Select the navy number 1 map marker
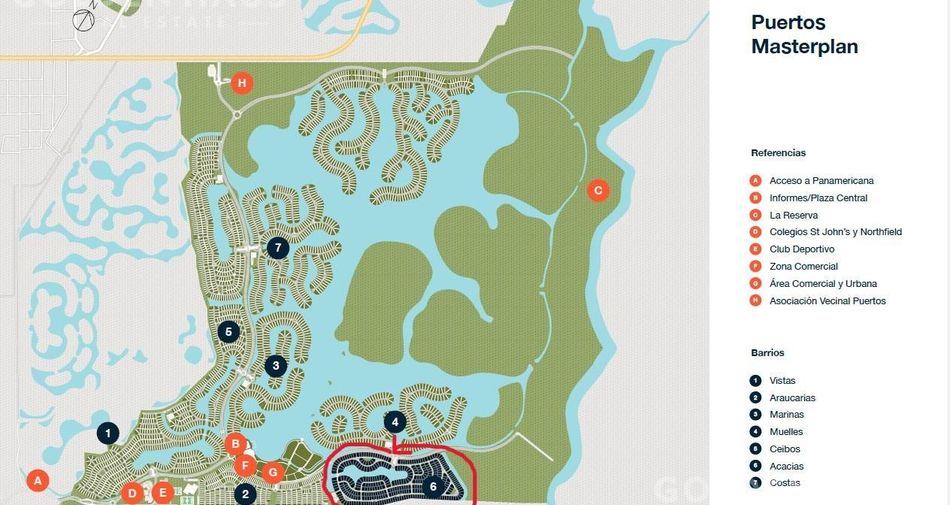Image resolution: width=950 pixels, height=505 pixels. (108, 433)
